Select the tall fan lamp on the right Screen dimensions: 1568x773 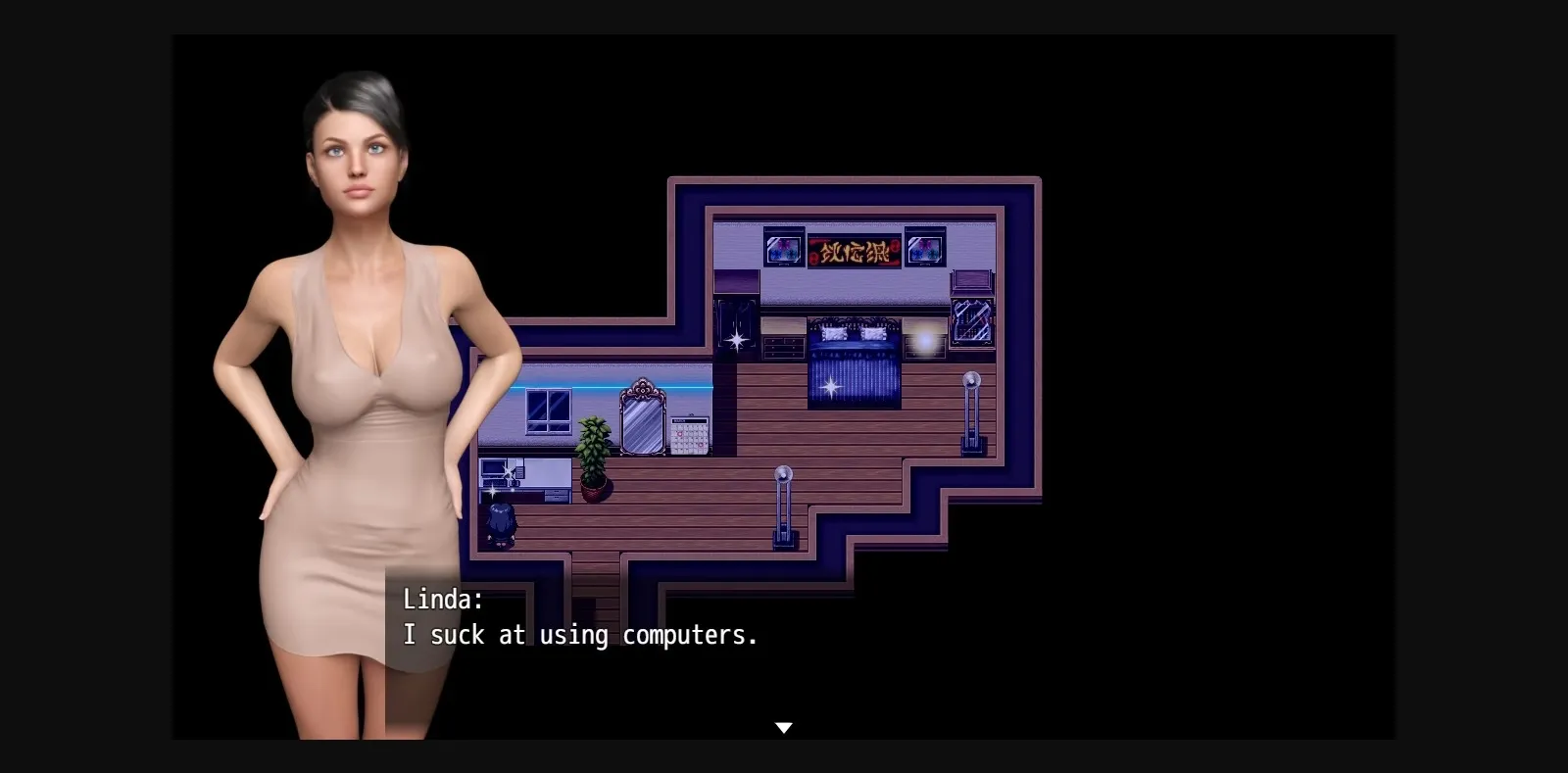pyautogui.click(x=969, y=411)
